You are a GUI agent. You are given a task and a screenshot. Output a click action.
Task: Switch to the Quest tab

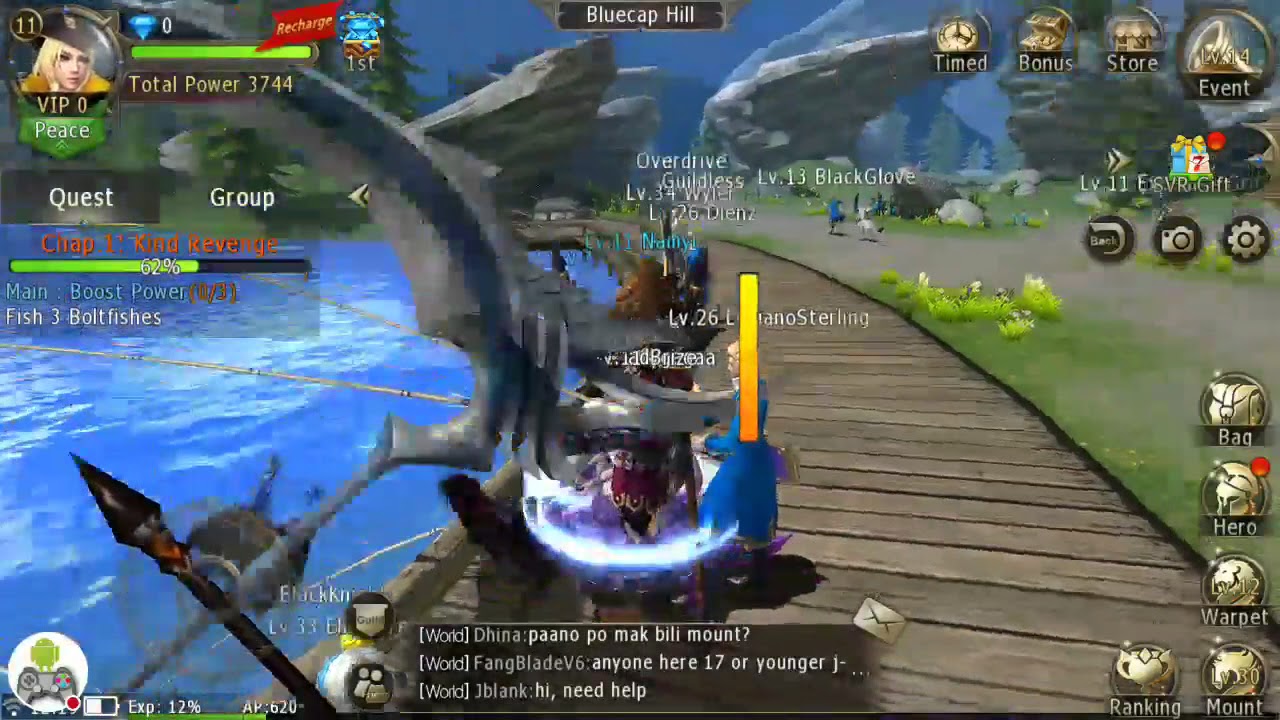81,198
